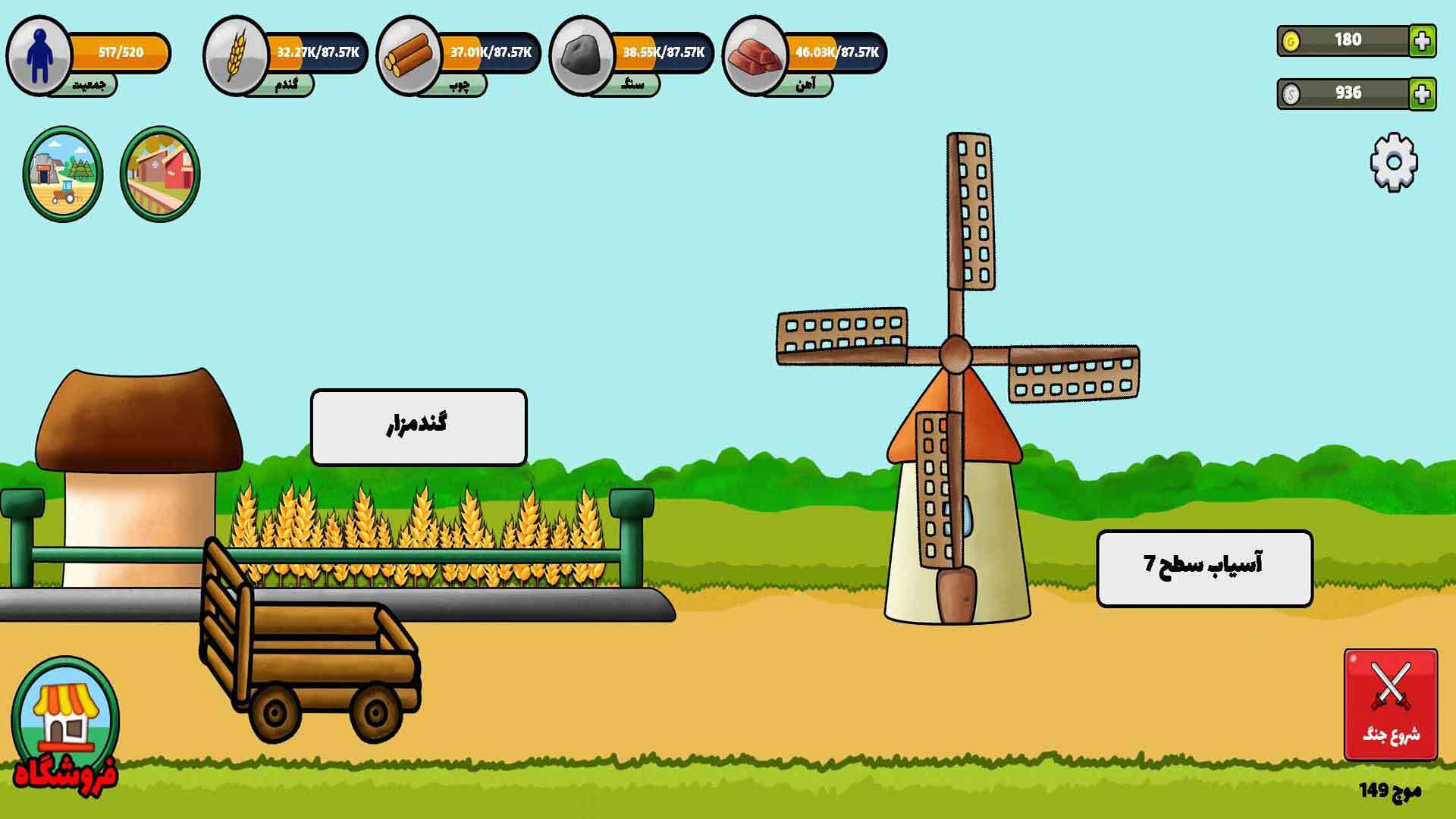Add more gold coins with plus button
The height and width of the screenshot is (819, 1456).
click(1423, 41)
